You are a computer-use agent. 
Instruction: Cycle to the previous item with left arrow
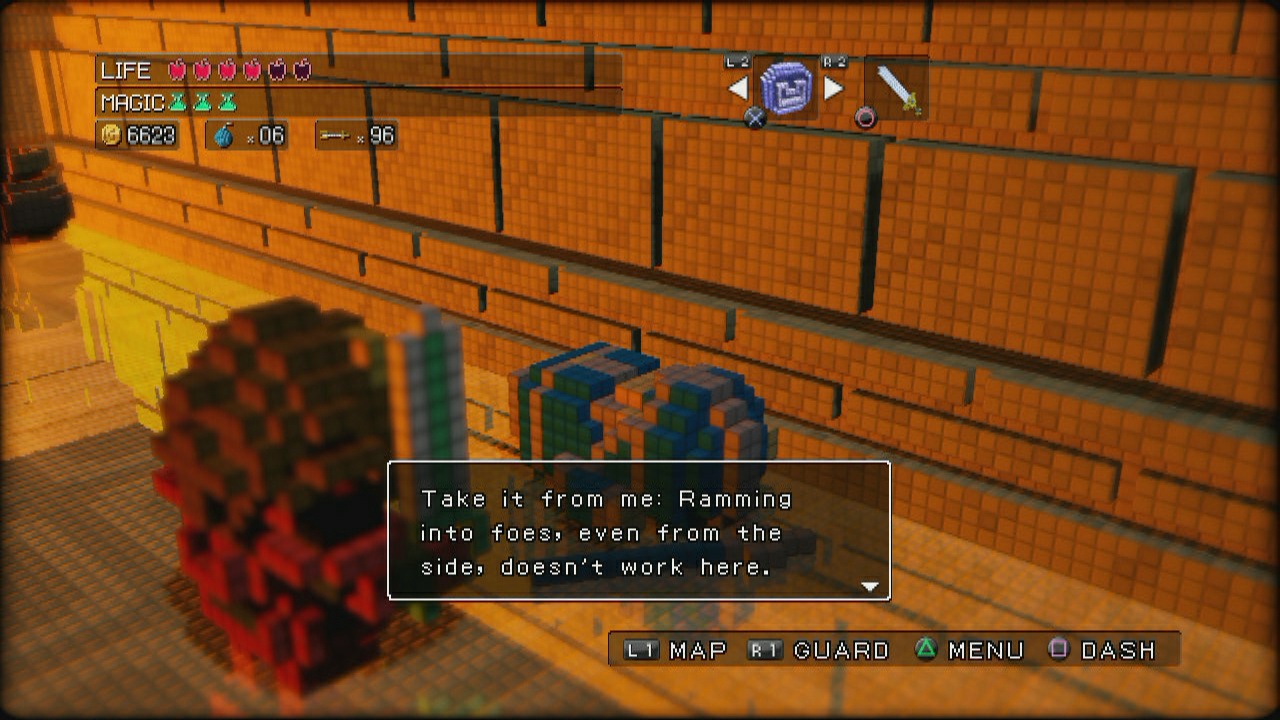click(738, 89)
